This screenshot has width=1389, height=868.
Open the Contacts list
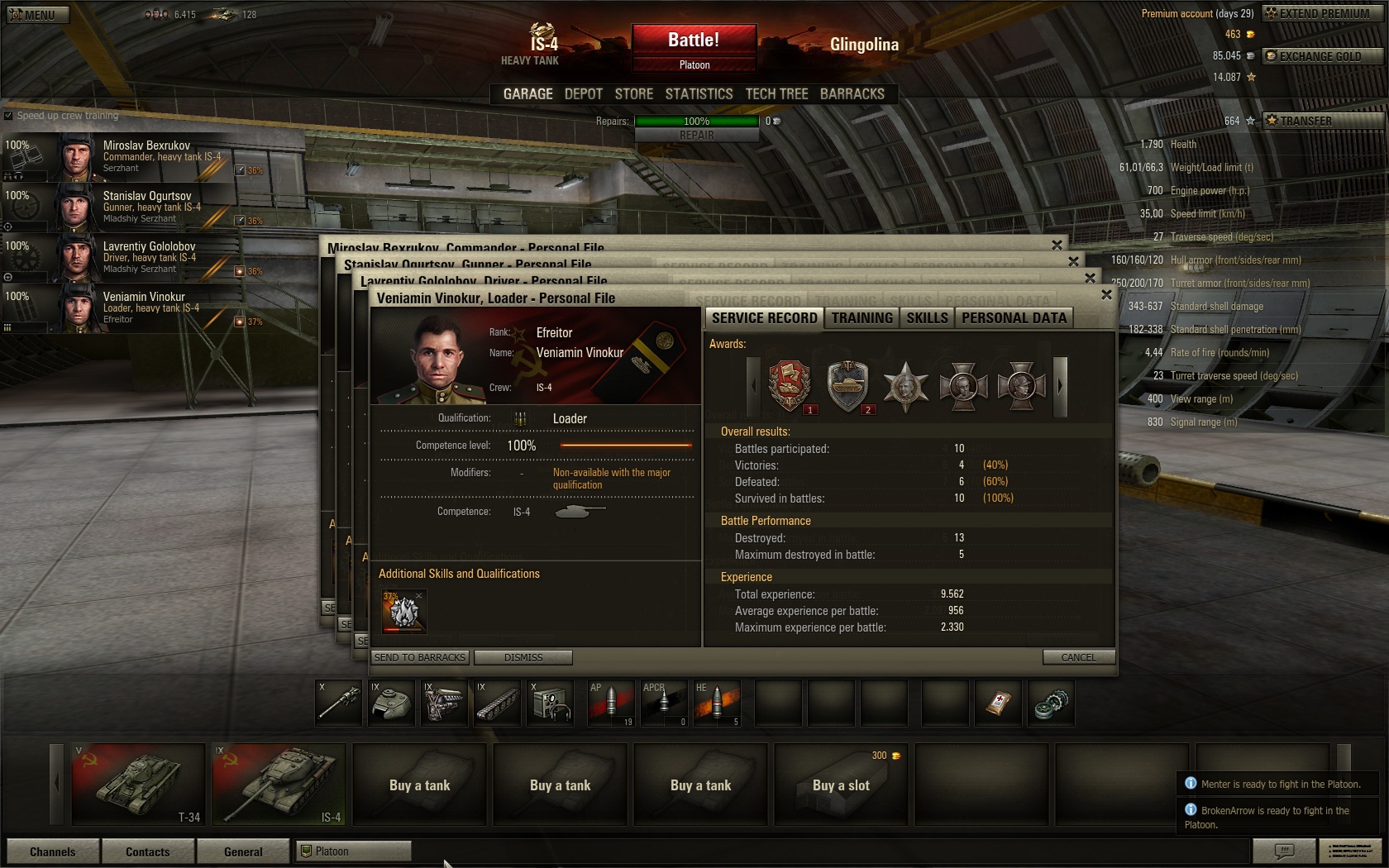point(148,851)
